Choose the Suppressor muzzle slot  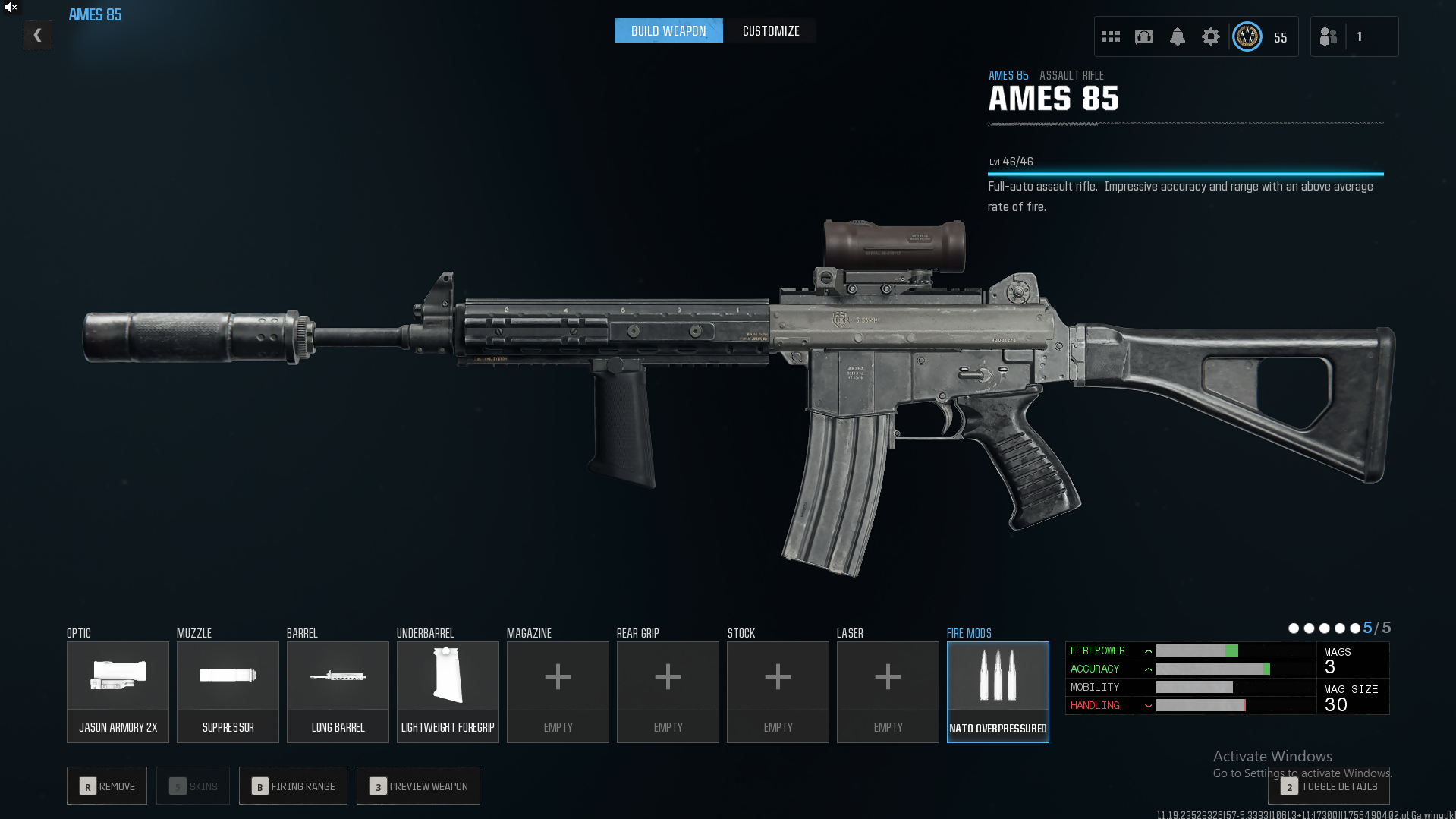click(x=228, y=691)
